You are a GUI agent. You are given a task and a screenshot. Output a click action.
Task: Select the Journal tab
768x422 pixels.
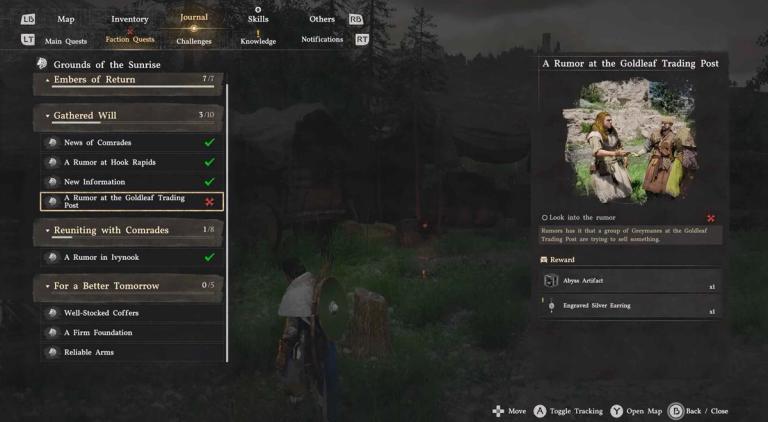[x=193, y=17]
